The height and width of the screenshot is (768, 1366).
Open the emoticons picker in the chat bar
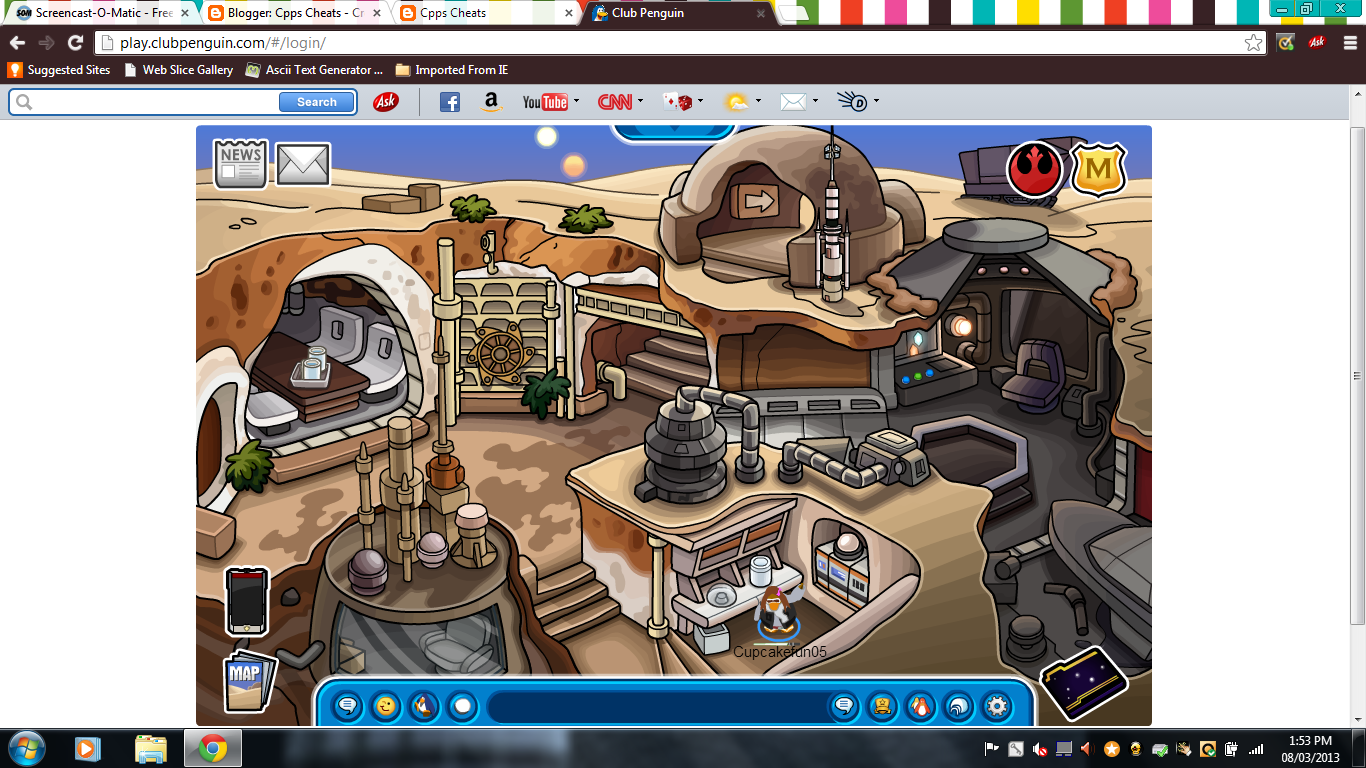(x=384, y=706)
